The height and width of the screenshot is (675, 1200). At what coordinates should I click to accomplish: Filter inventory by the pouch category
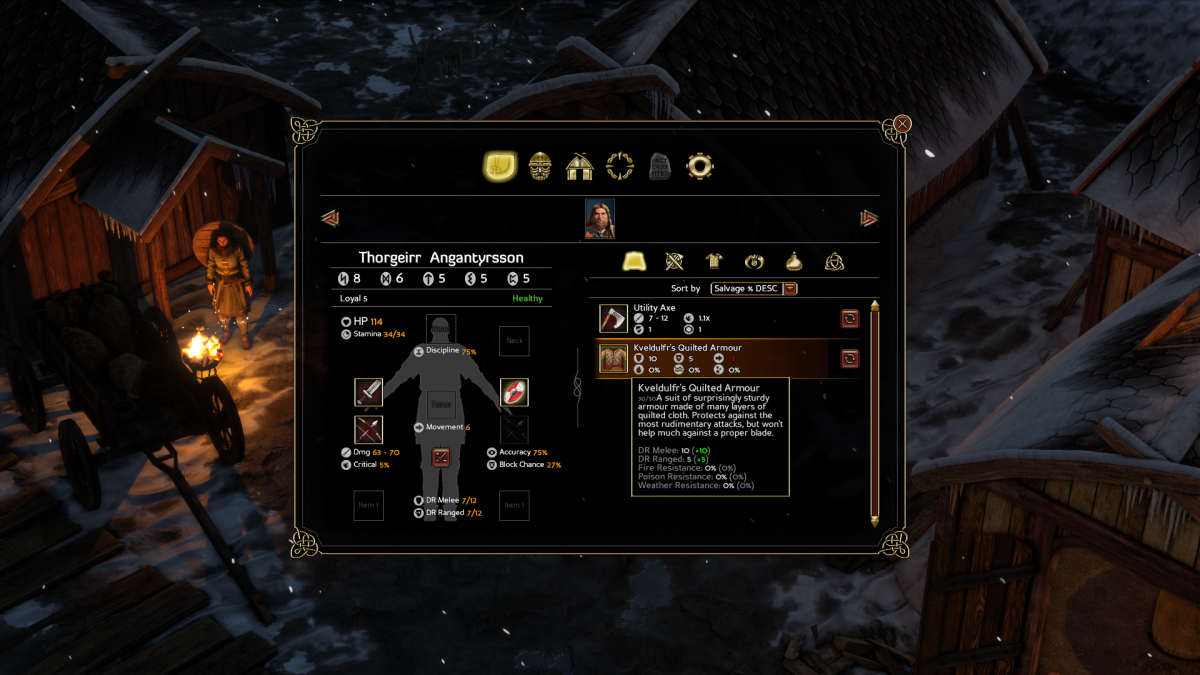pyautogui.click(x=794, y=262)
